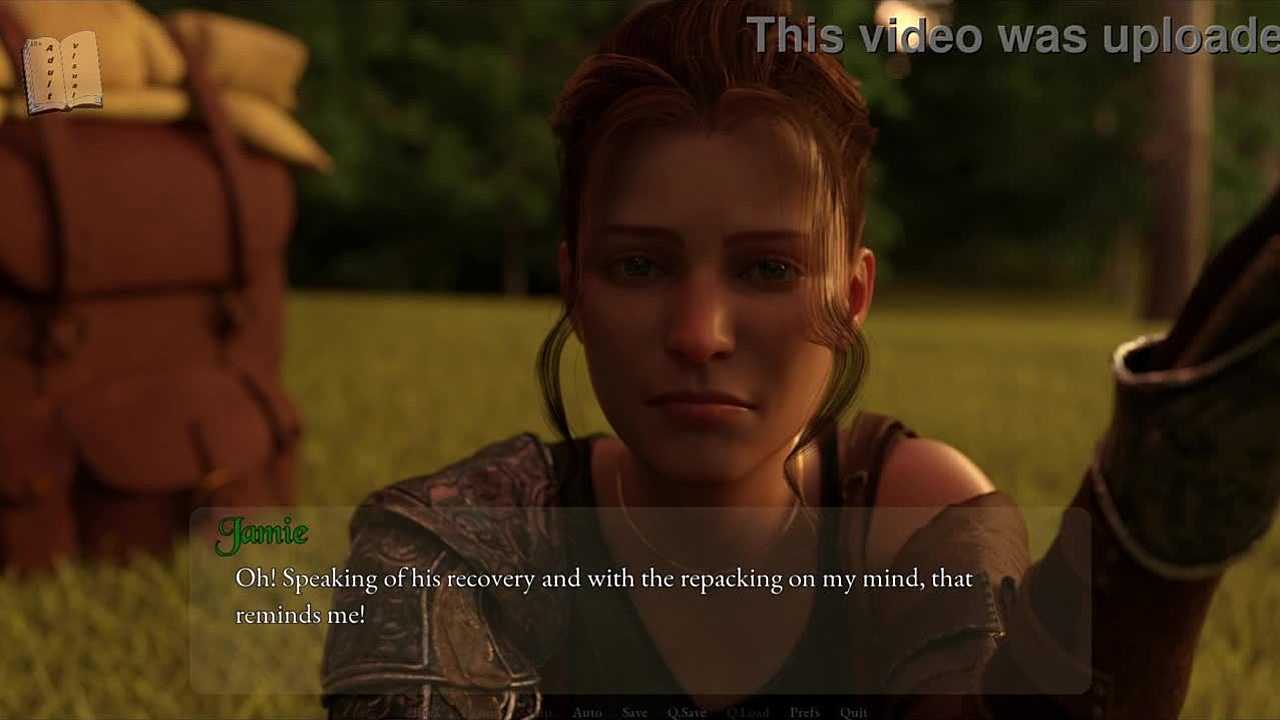Screen dimensions: 1280x720
Task: Open the Prefs settings
Action: pyautogui.click(x=805, y=712)
